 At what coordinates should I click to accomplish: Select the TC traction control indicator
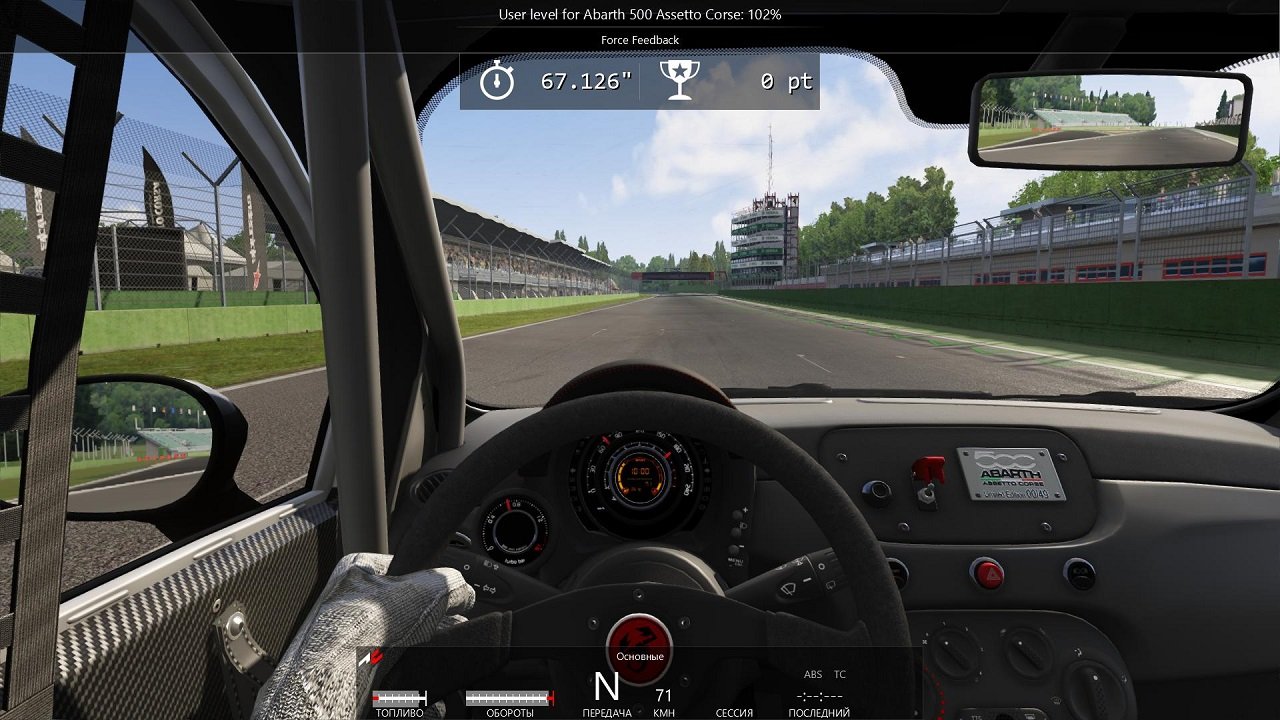pos(839,674)
